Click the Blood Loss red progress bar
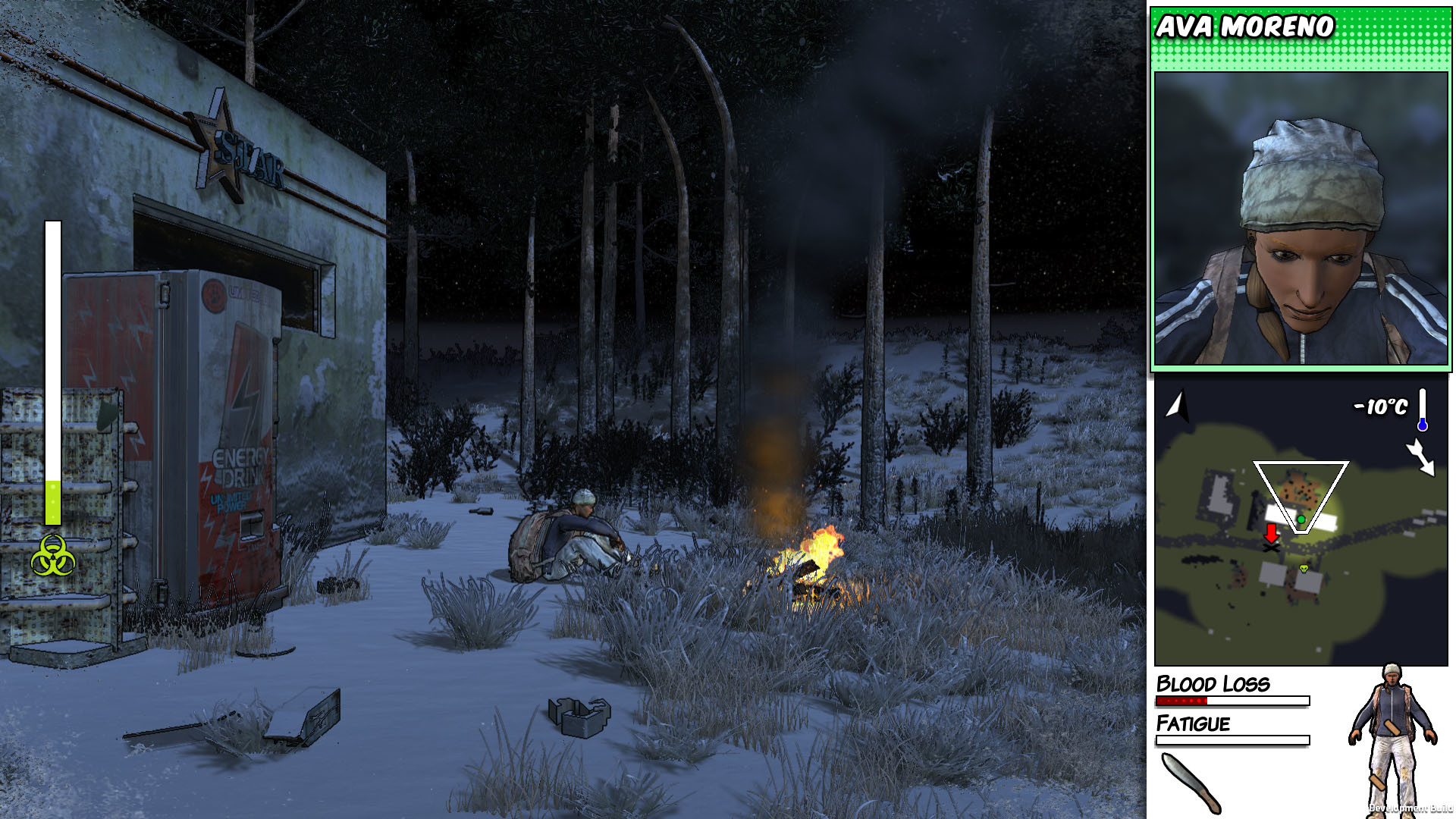Image resolution: width=1456 pixels, height=819 pixels. (1183, 701)
